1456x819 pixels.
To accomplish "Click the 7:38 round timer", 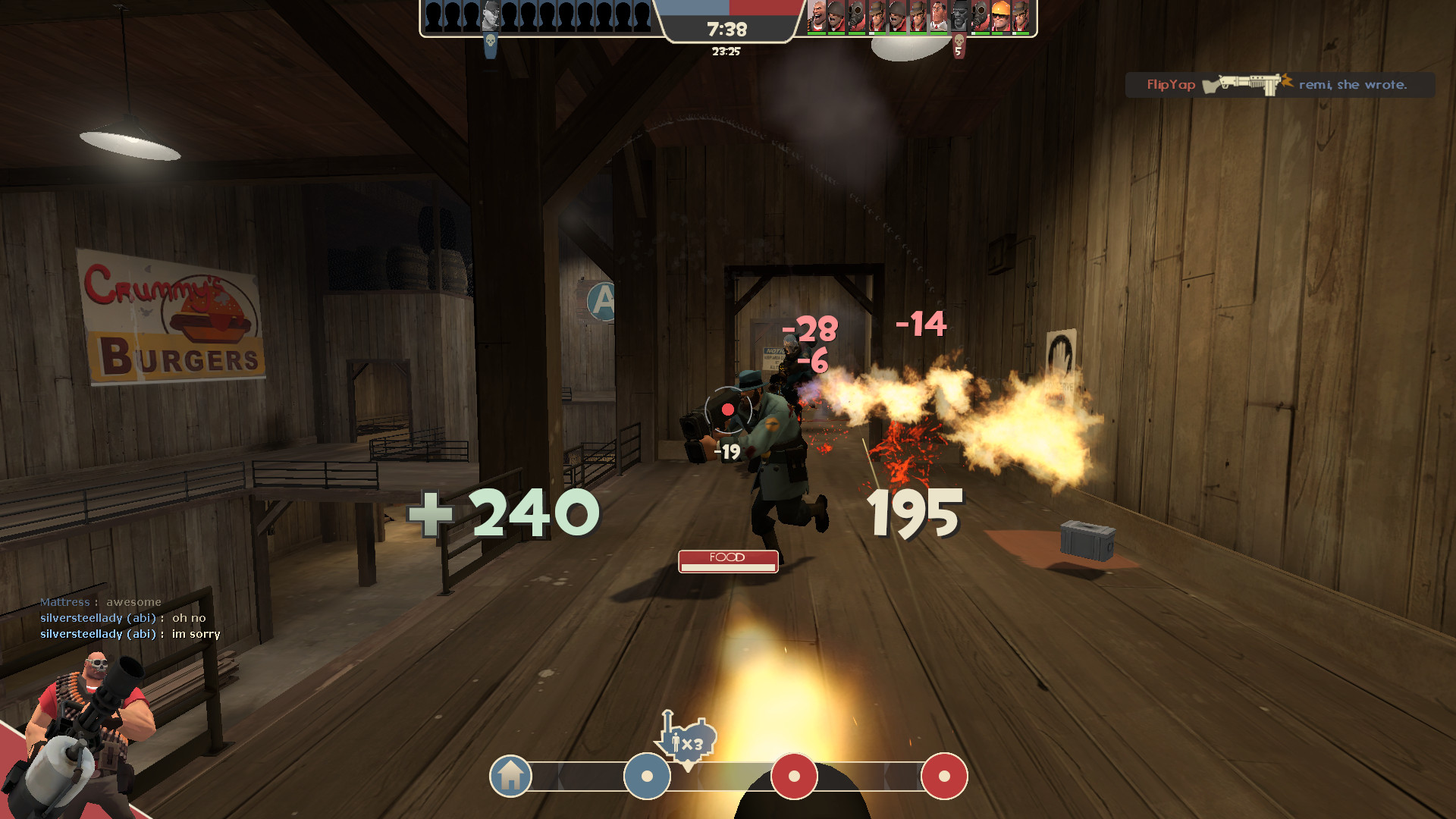I will [726, 29].
